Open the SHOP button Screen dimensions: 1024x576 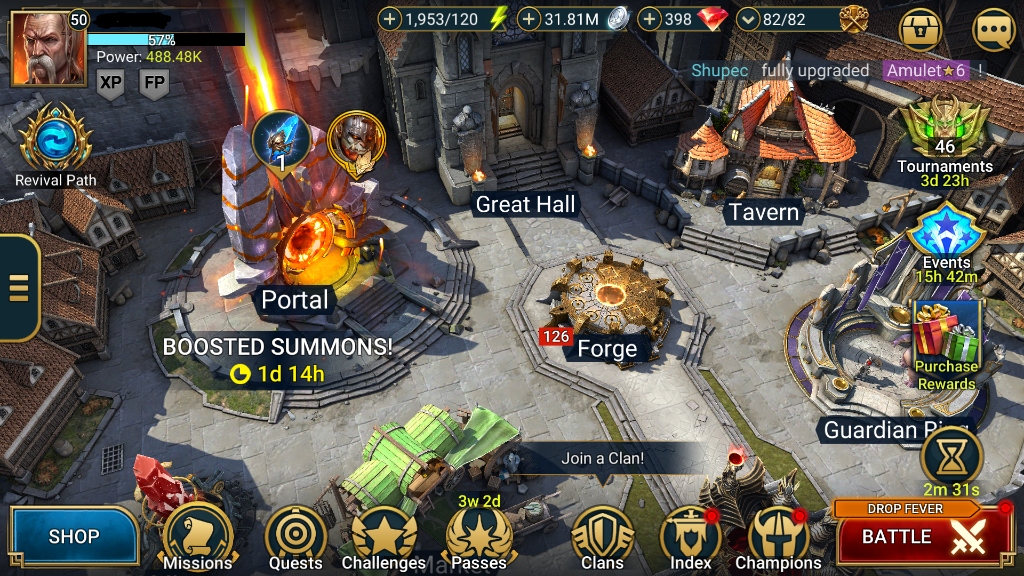click(x=75, y=537)
